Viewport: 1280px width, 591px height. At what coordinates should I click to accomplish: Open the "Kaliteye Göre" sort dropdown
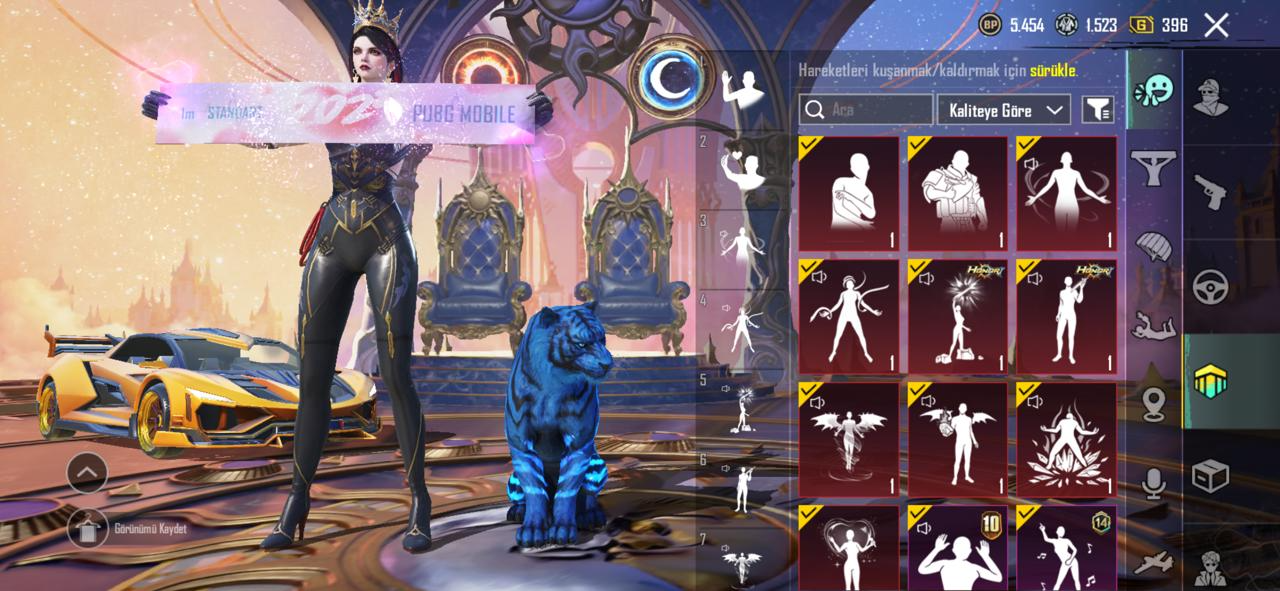[x=1003, y=110]
